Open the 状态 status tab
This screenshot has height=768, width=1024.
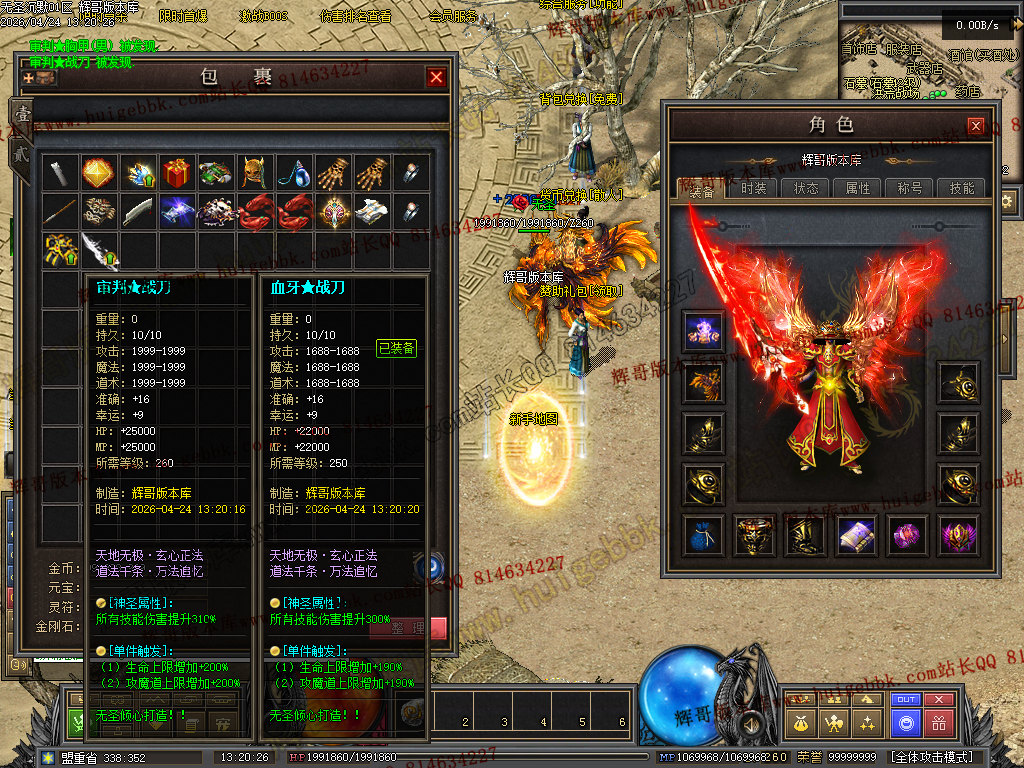(x=806, y=188)
